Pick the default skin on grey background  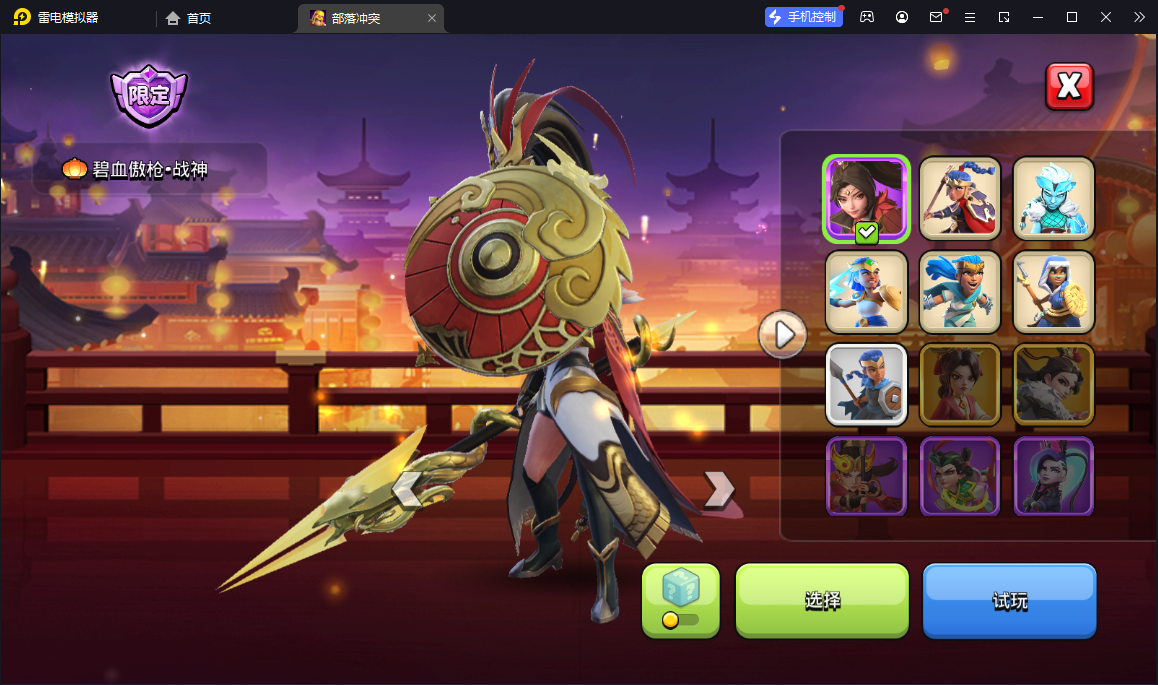point(866,385)
